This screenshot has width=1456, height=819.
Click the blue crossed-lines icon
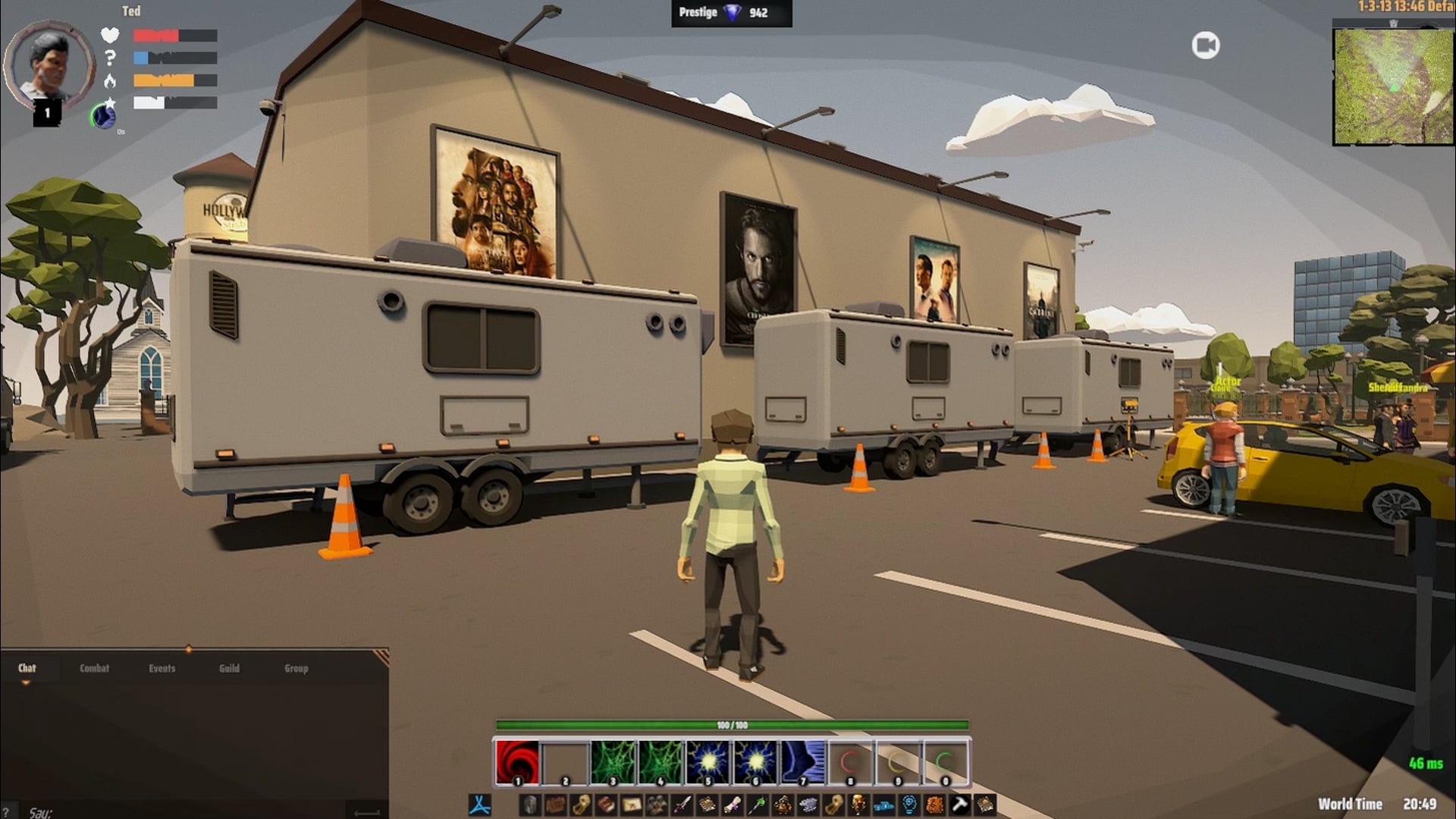click(x=479, y=804)
